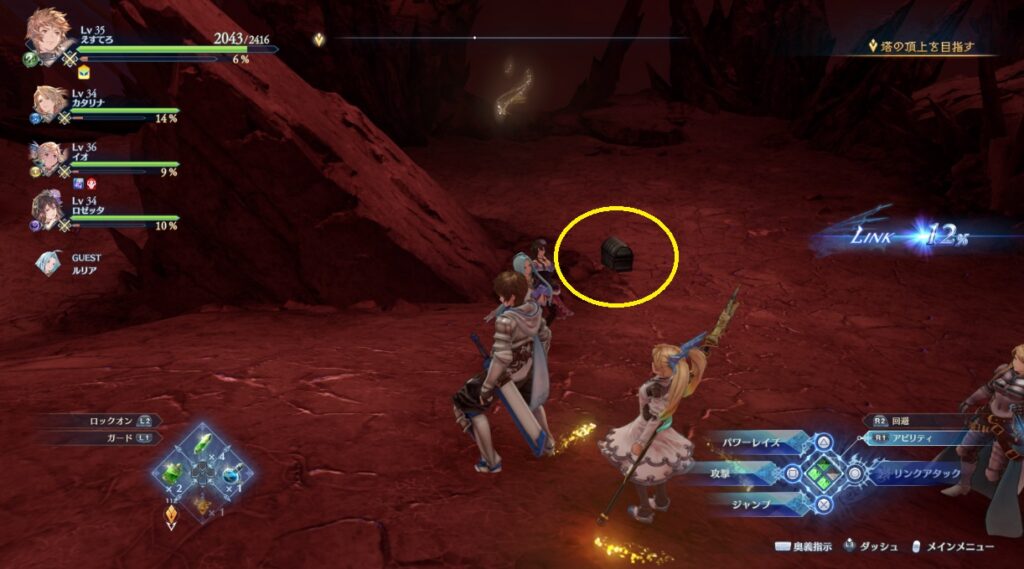Select the dimmed orange item slot
The height and width of the screenshot is (569, 1024).
click(x=202, y=503)
